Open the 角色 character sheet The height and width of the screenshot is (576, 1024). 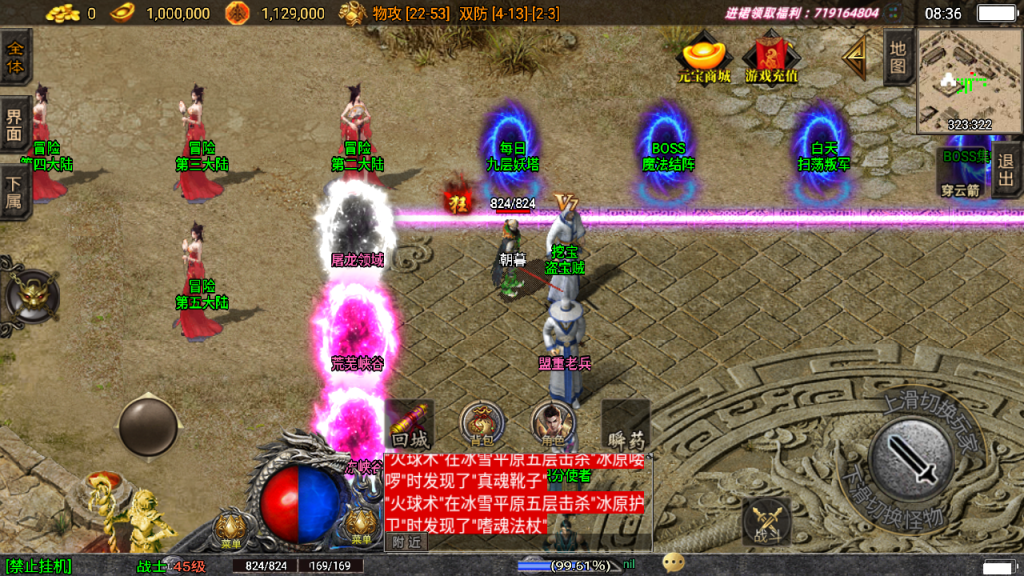point(553,425)
